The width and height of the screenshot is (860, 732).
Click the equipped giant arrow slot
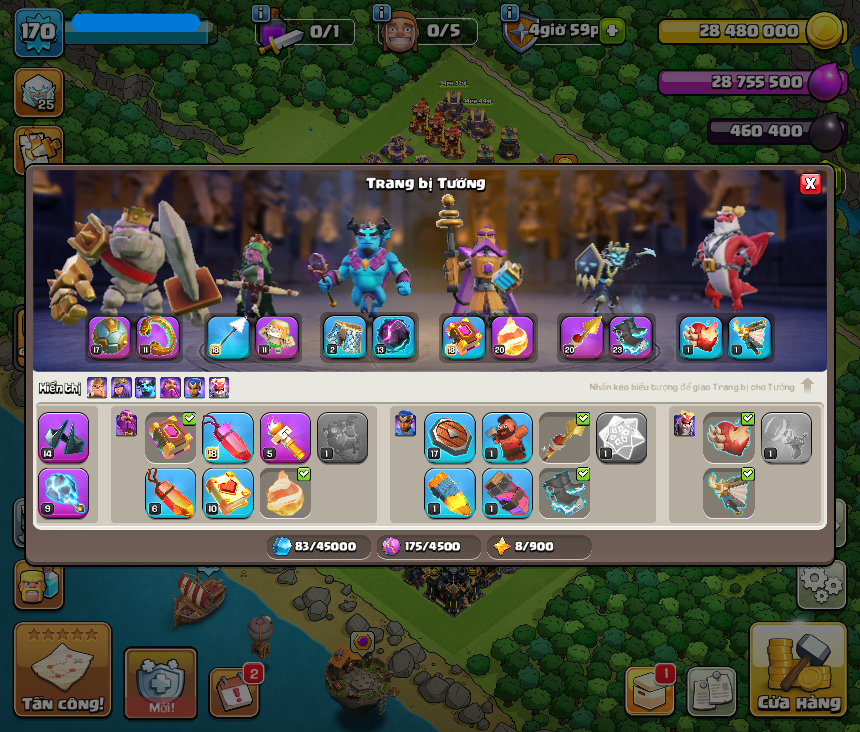(228, 337)
